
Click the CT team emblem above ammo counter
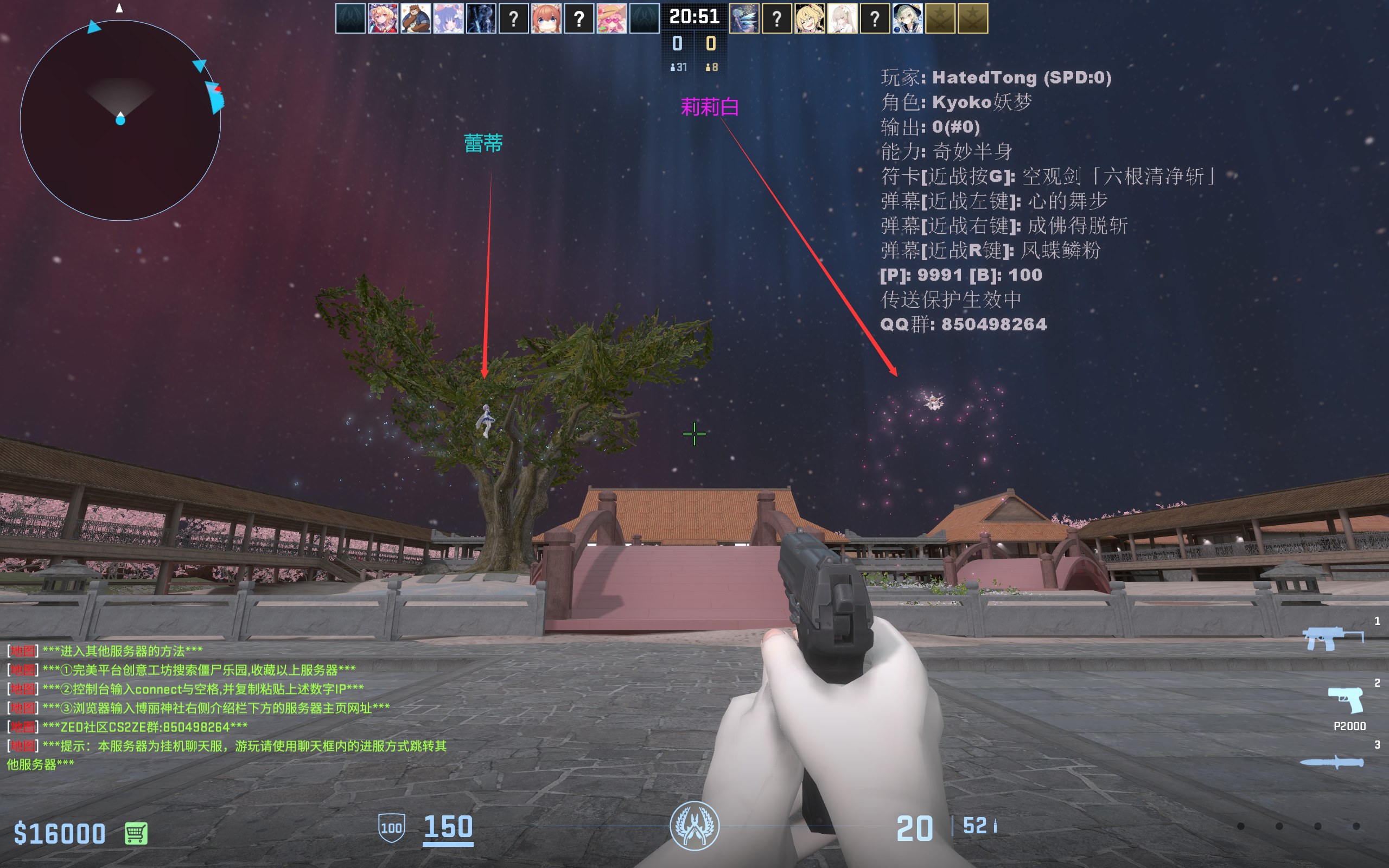(694, 827)
